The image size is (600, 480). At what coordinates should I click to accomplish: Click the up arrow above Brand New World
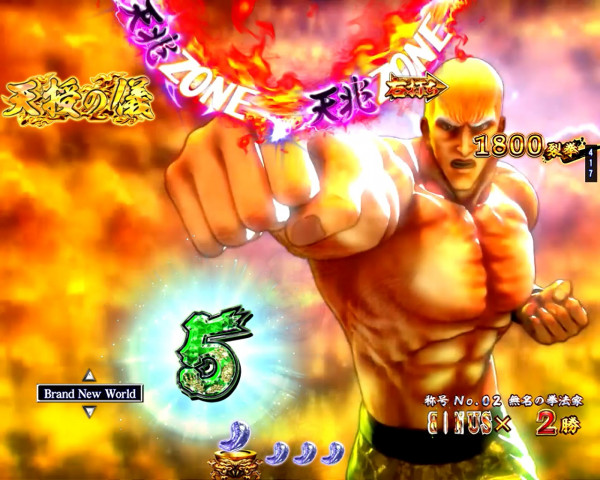point(89,376)
